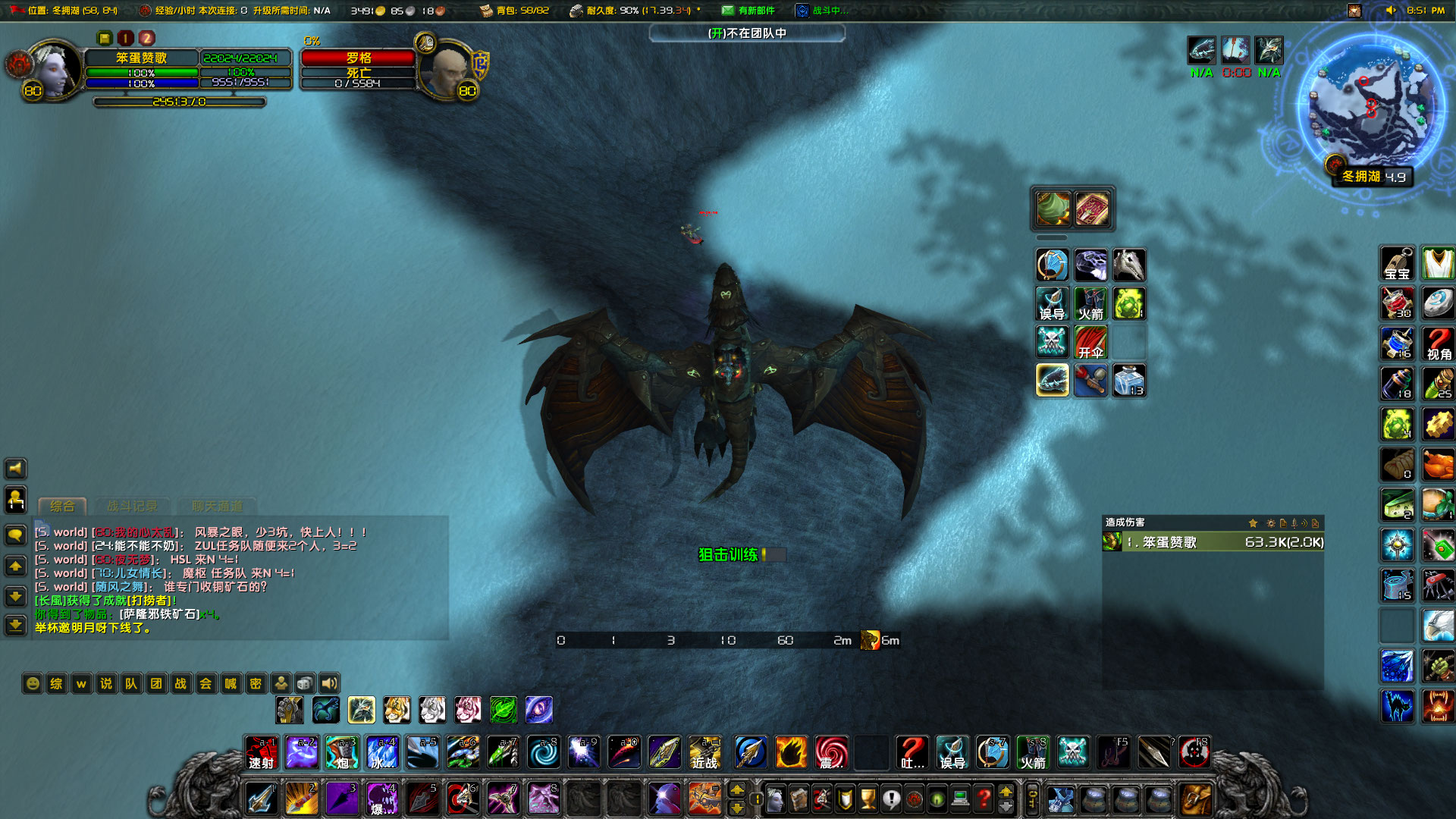1456x819 pixels.
Task: Open the 有新邮件 new mail notification
Action: 749,10
